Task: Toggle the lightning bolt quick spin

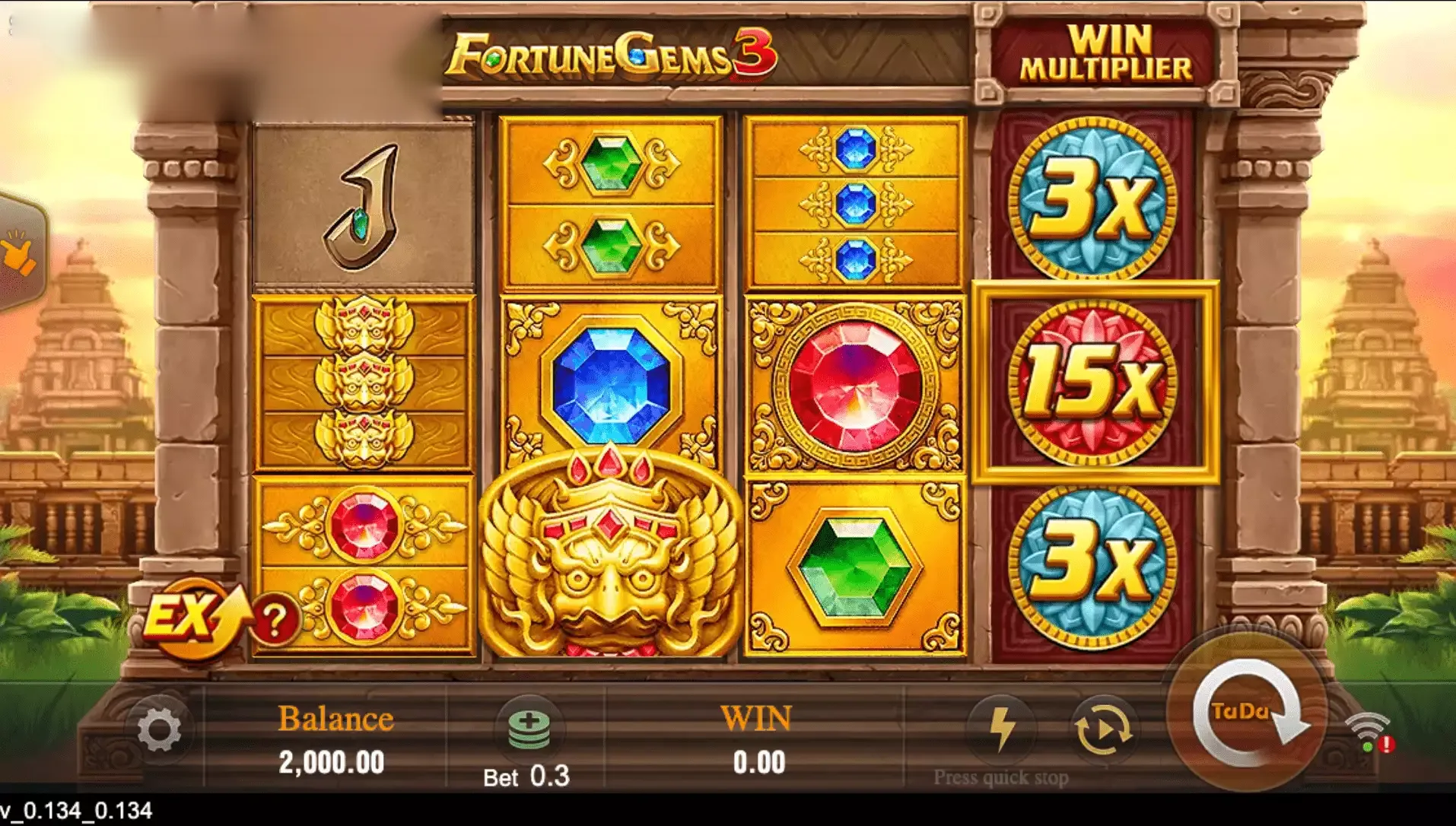Action: click(1001, 729)
